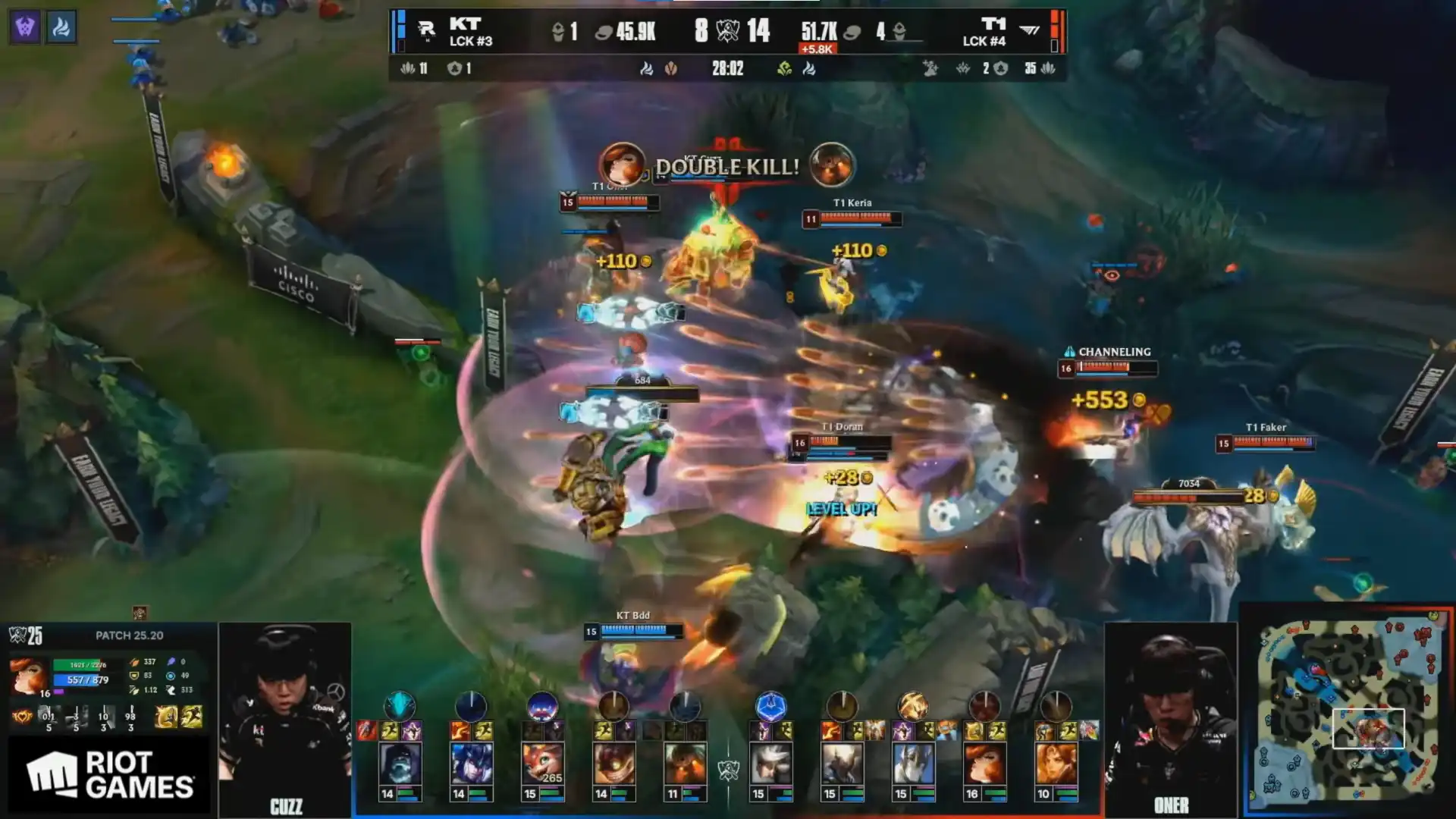
Task: Click the blue flame buff icon
Action: click(61, 27)
